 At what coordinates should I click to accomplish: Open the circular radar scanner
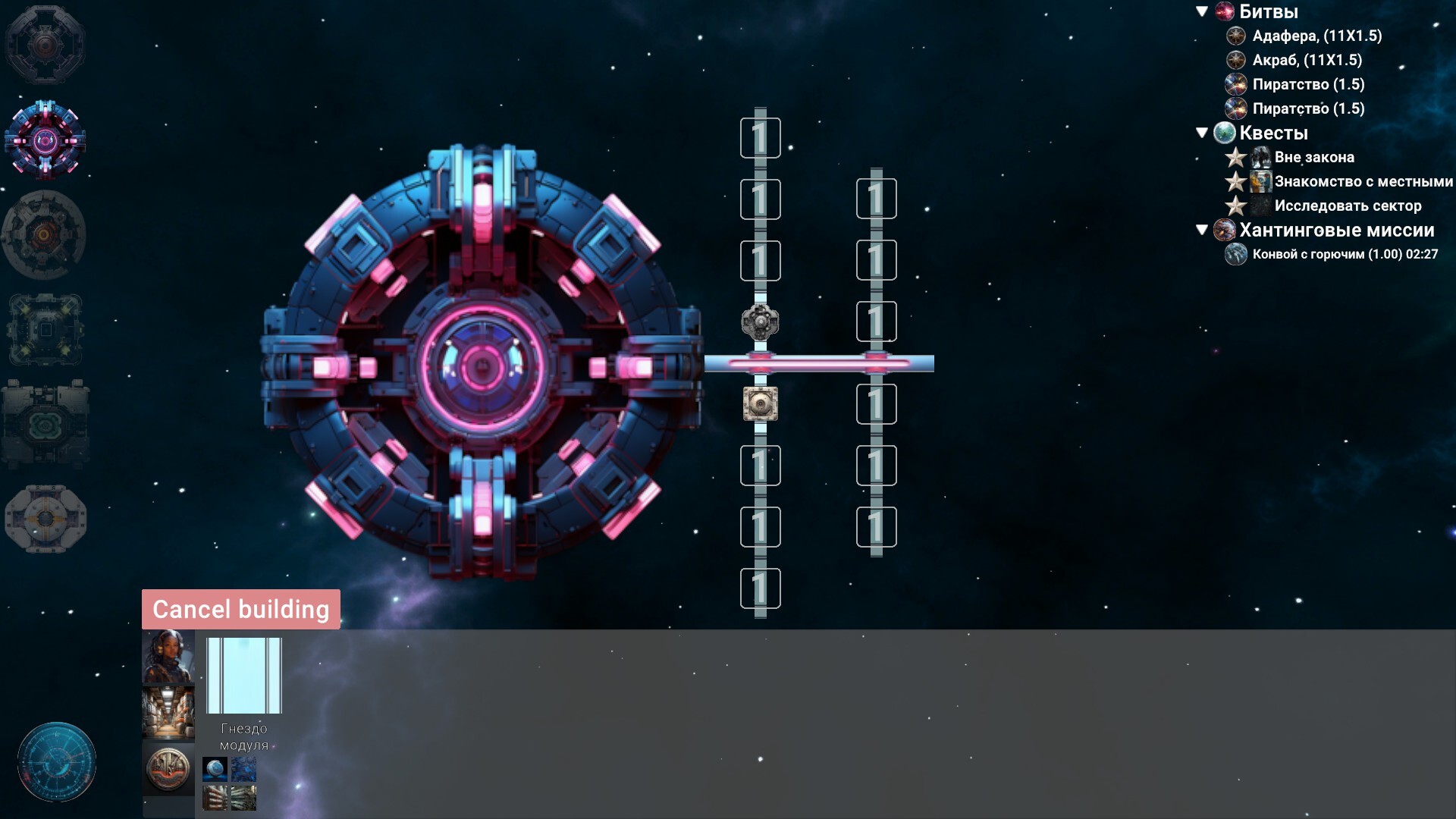click(x=57, y=761)
